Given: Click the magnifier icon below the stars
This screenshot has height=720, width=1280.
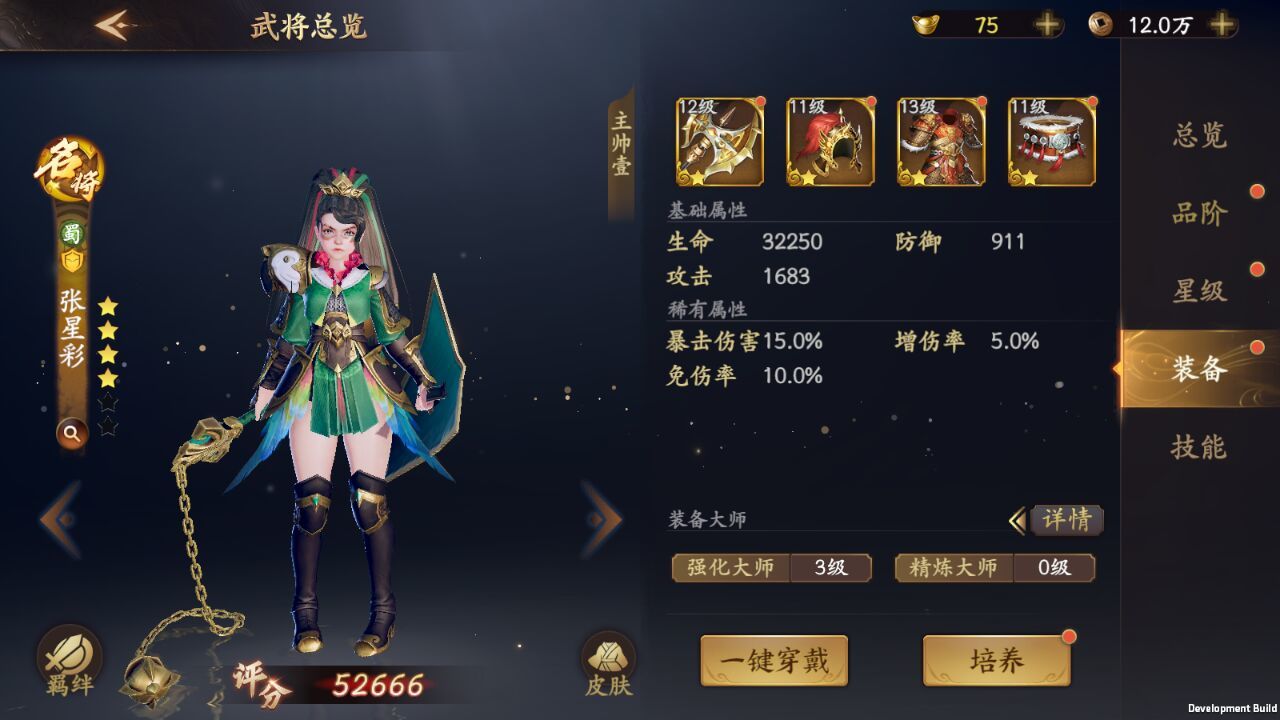Looking at the screenshot, I should point(71,434).
